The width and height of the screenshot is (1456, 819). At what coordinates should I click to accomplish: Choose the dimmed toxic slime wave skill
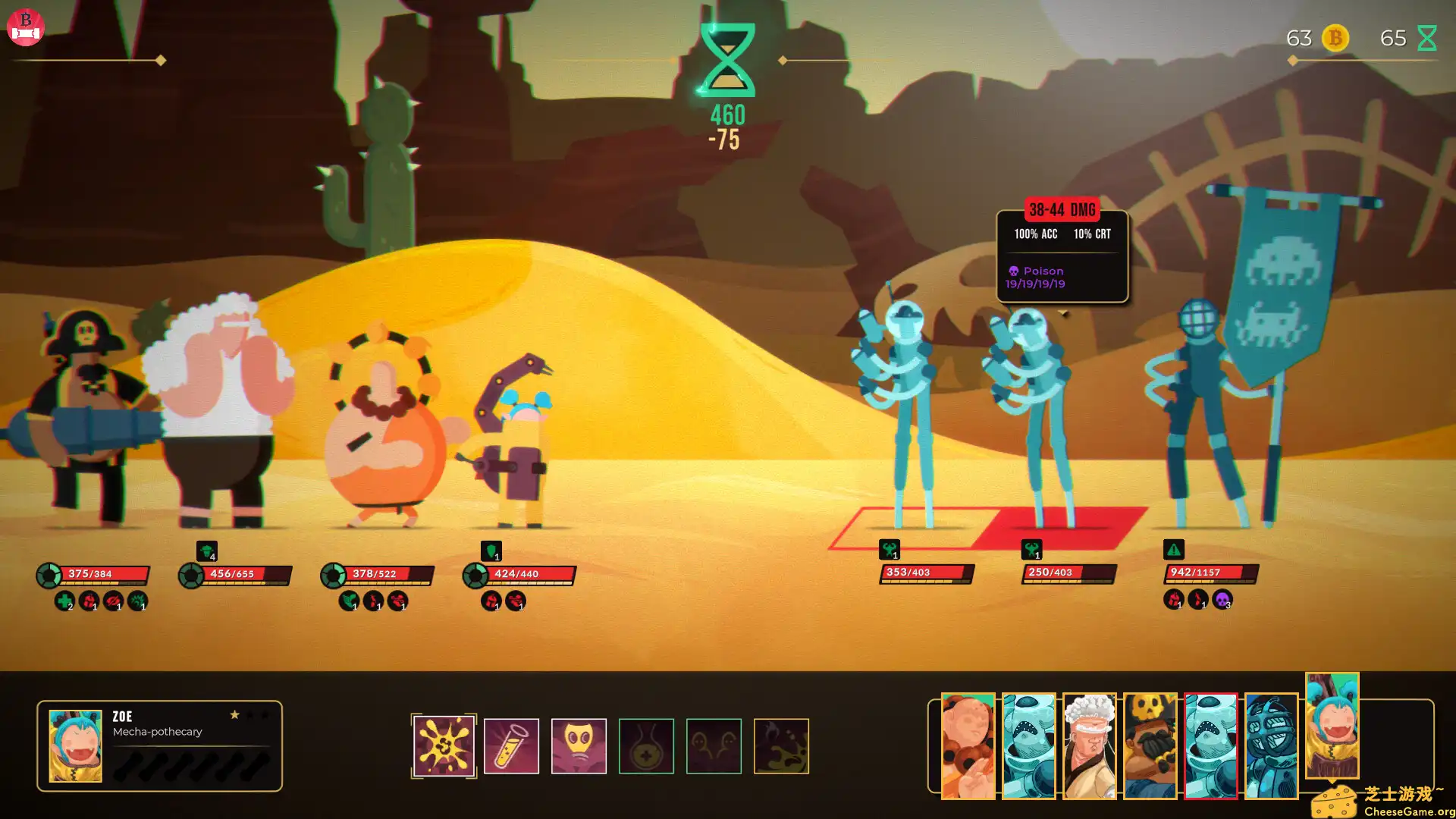coord(781,746)
